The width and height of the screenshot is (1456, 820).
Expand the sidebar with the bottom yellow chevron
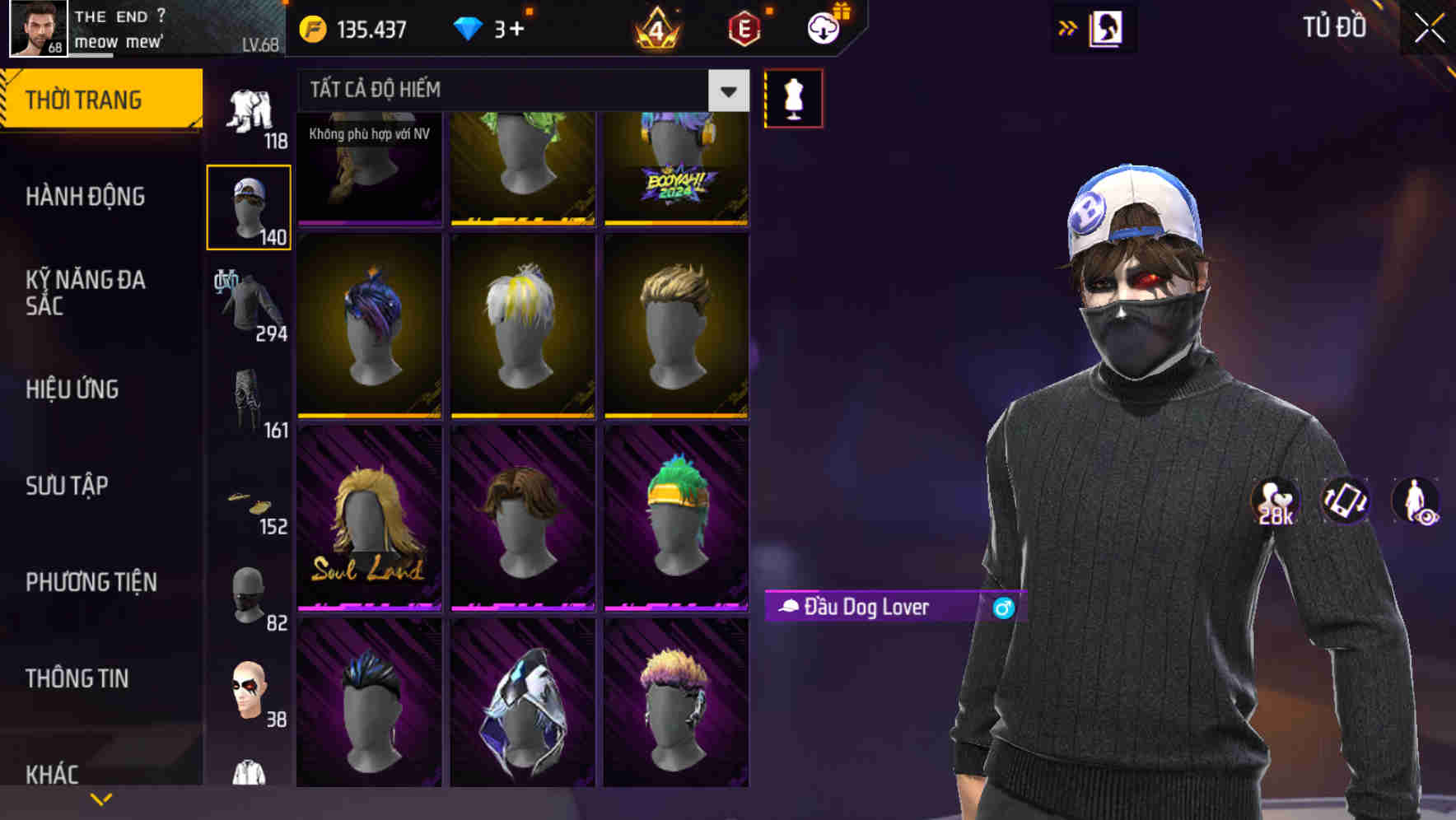click(100, 798)
